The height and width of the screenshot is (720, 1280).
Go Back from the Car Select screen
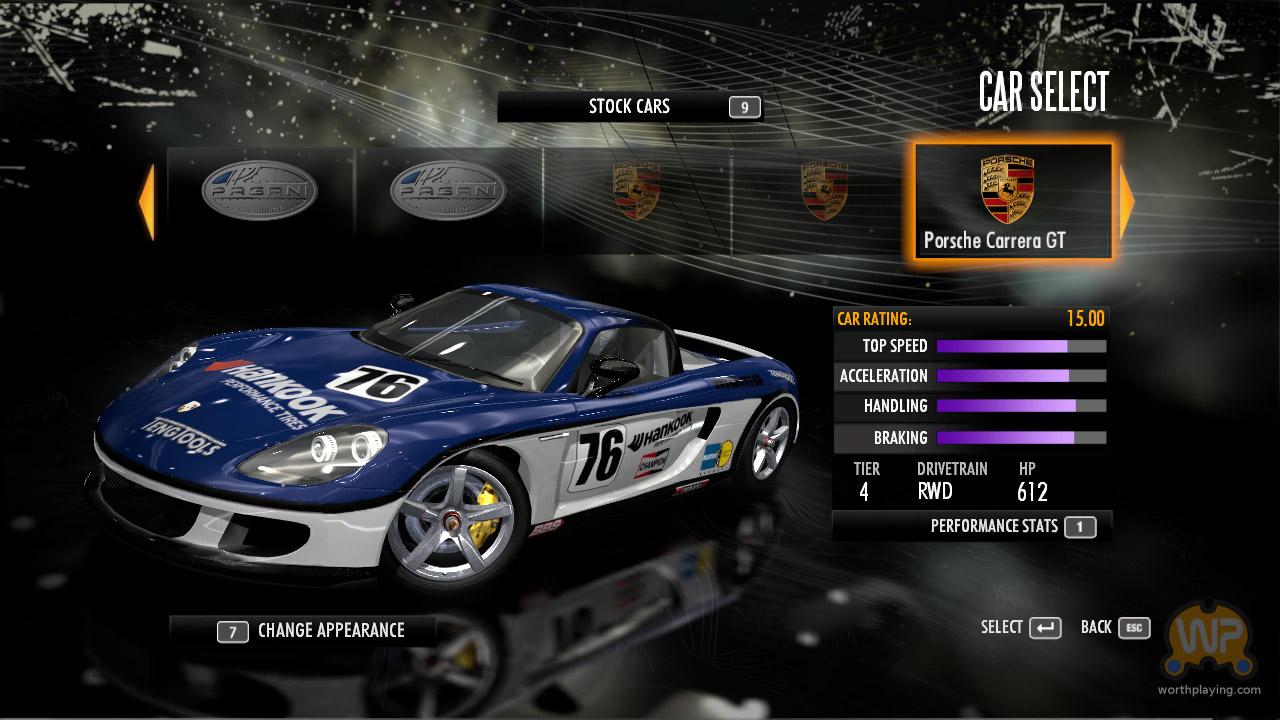(1115, 627)
